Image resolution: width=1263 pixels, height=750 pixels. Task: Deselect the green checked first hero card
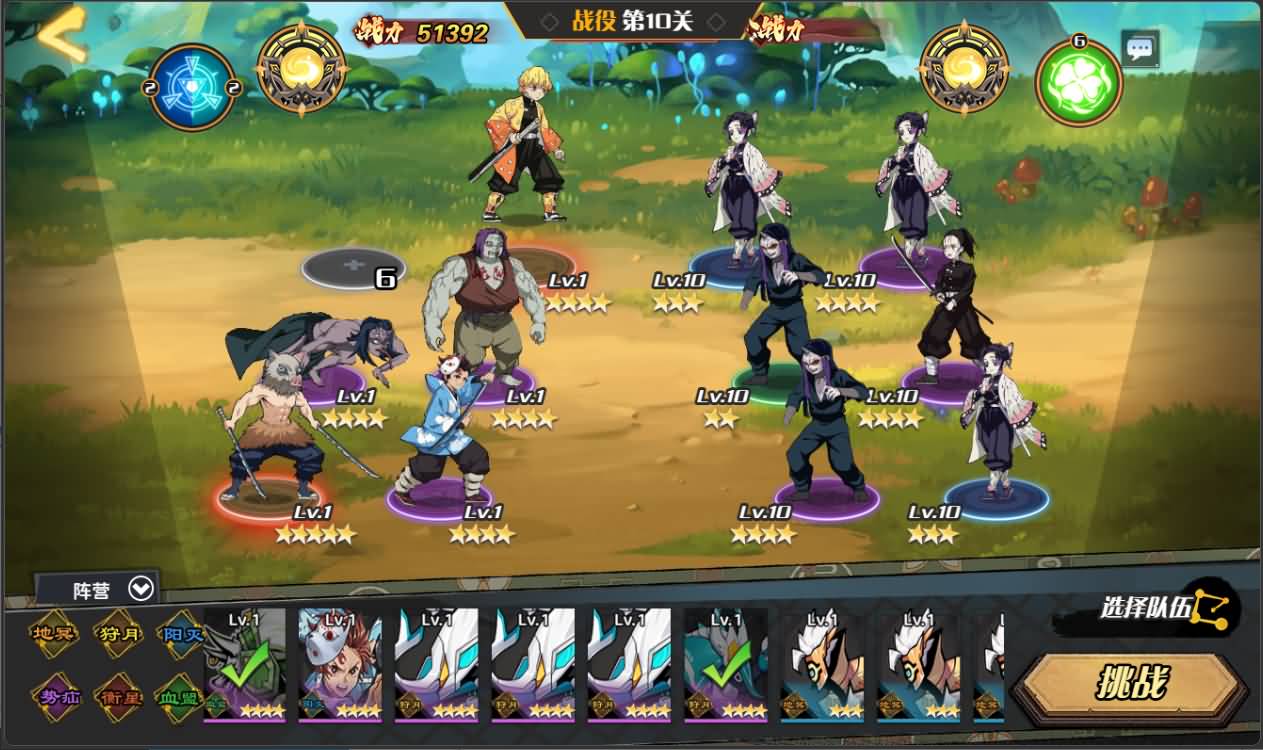[x=244, y=663]
